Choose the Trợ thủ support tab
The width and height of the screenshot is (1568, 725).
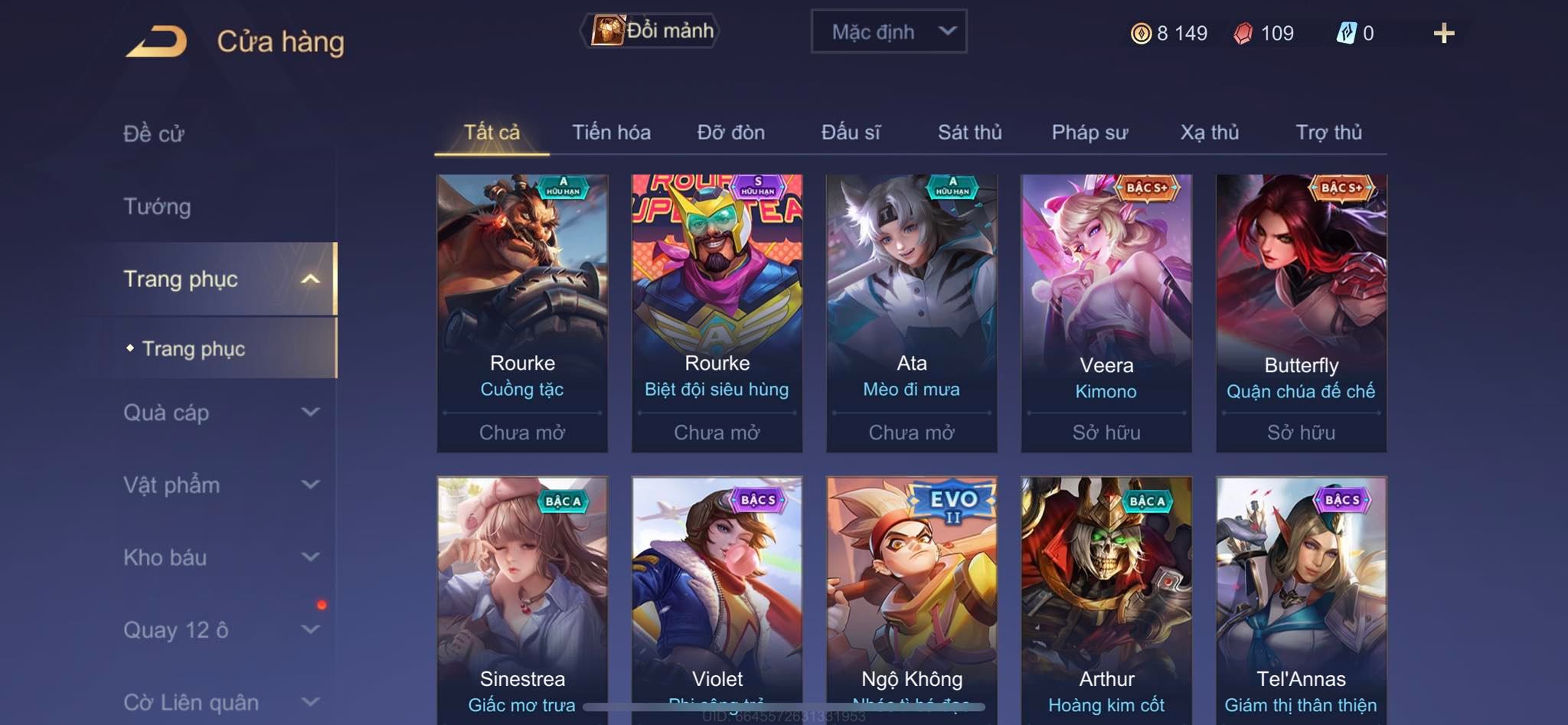[x=1328, y=132]
